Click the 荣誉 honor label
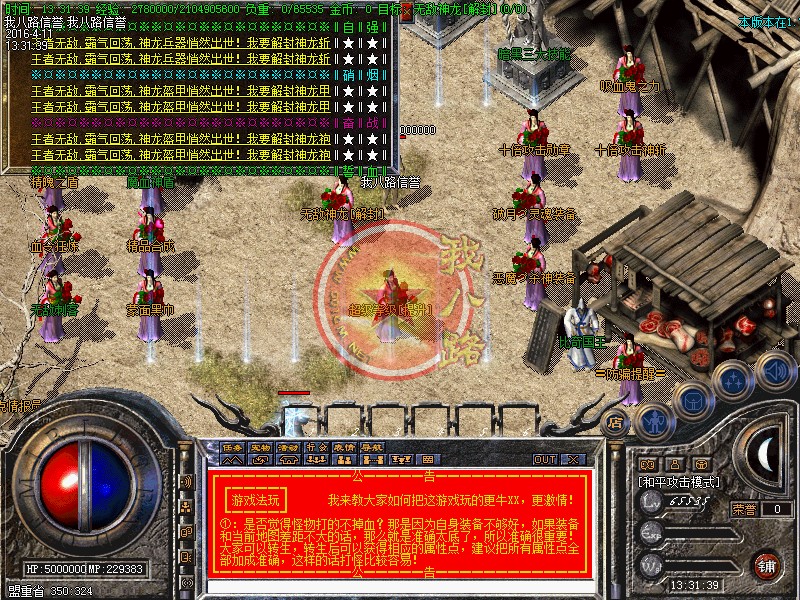The width and height of the screenshot is (800, 600). (x=743, y=508)
